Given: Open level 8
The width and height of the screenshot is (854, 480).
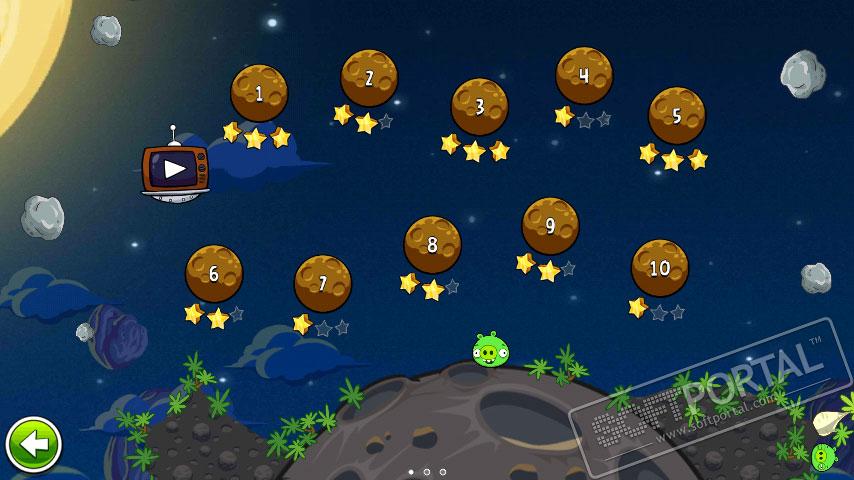Looking at the screenshot, I should 432,244.
